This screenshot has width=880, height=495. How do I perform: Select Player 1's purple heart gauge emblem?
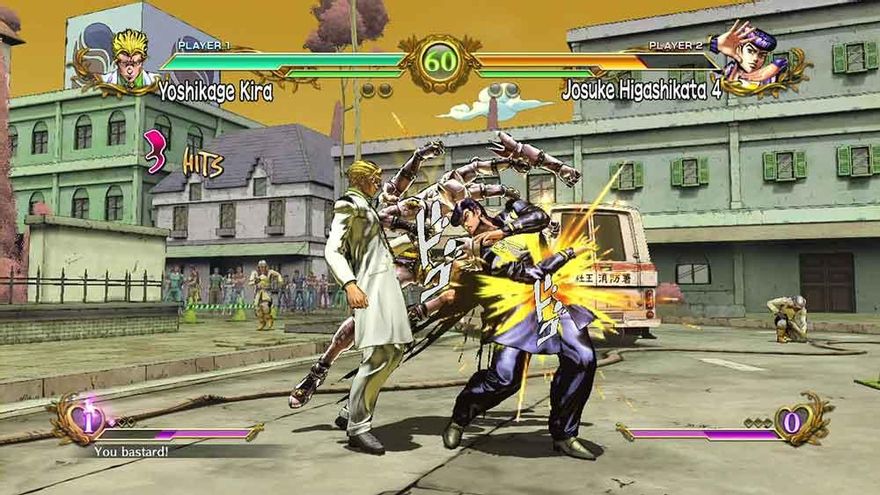[x=87, y=421]
